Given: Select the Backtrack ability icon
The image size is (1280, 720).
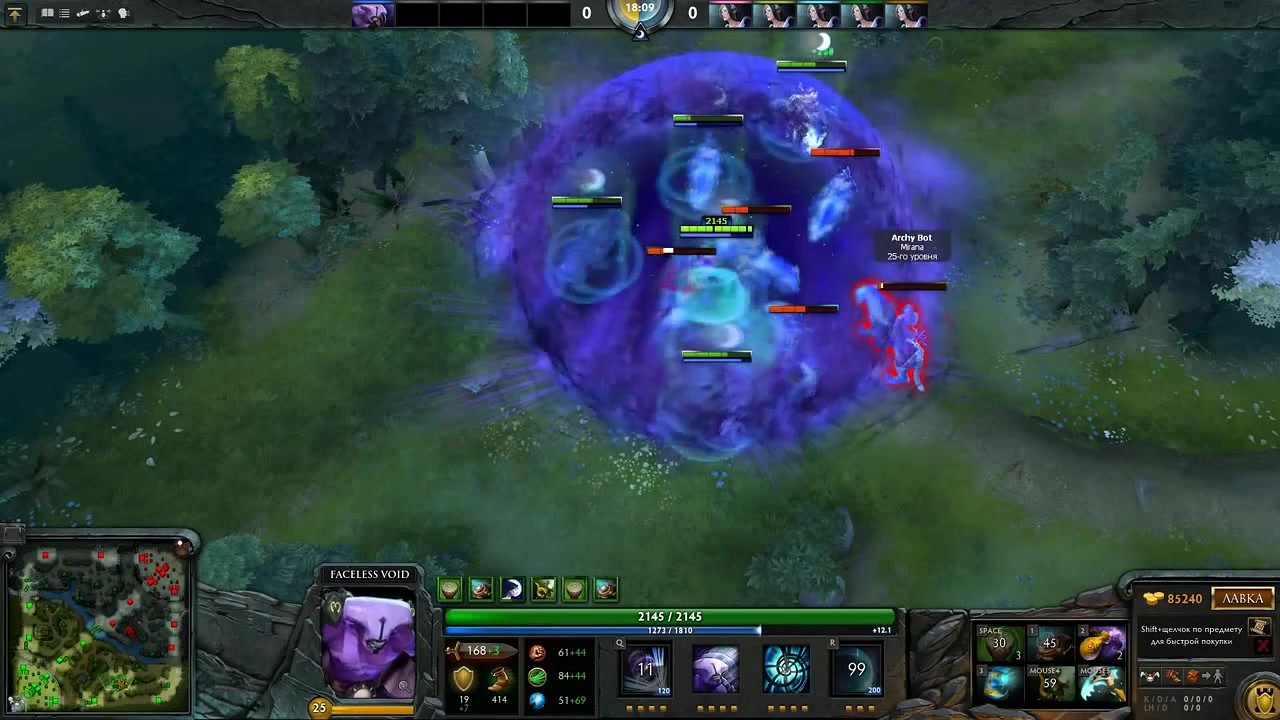Looking at the screenshot, I should (x=715, y=669).
